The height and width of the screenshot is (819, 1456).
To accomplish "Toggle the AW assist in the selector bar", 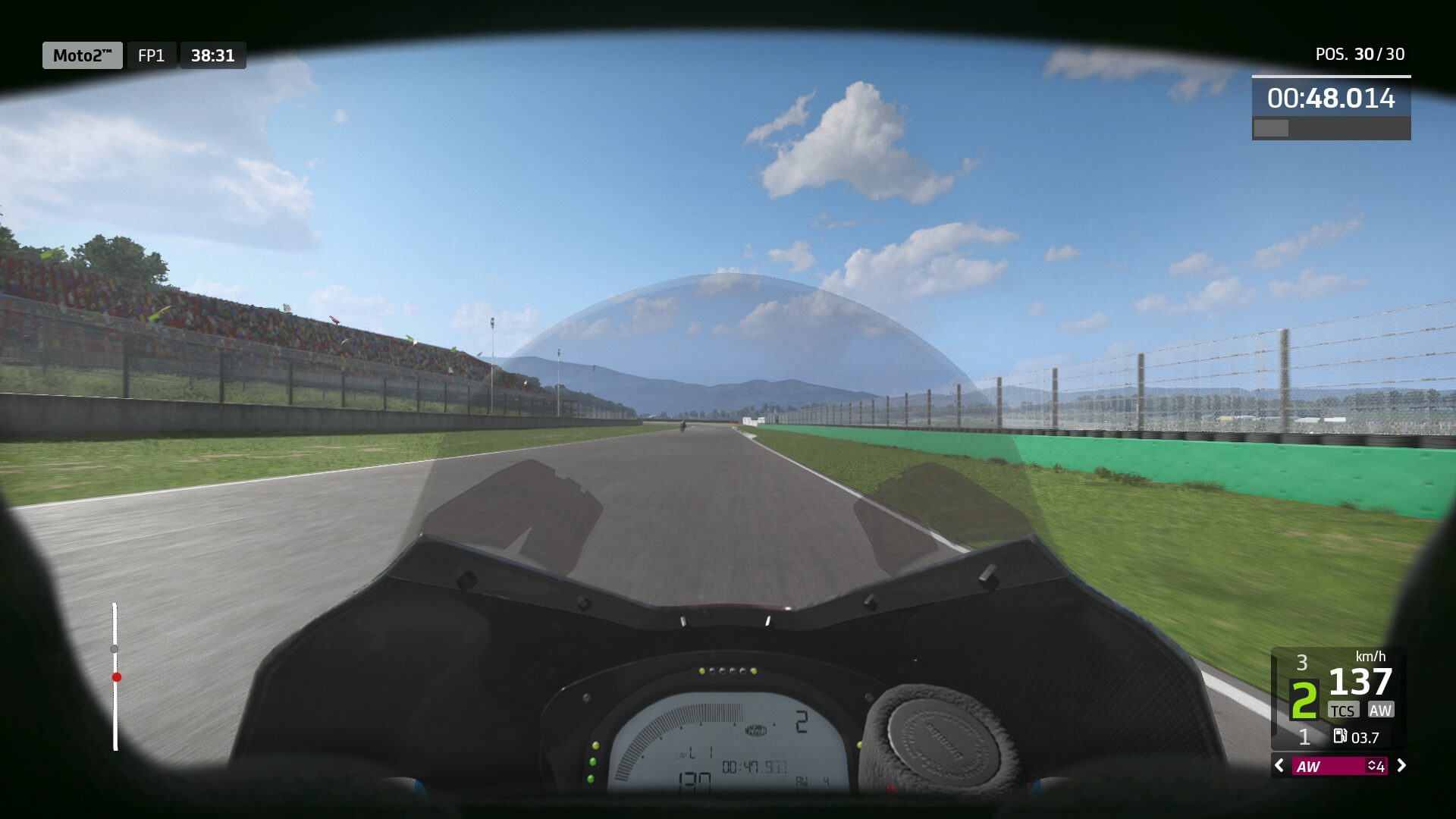I will pos(1310,767).
